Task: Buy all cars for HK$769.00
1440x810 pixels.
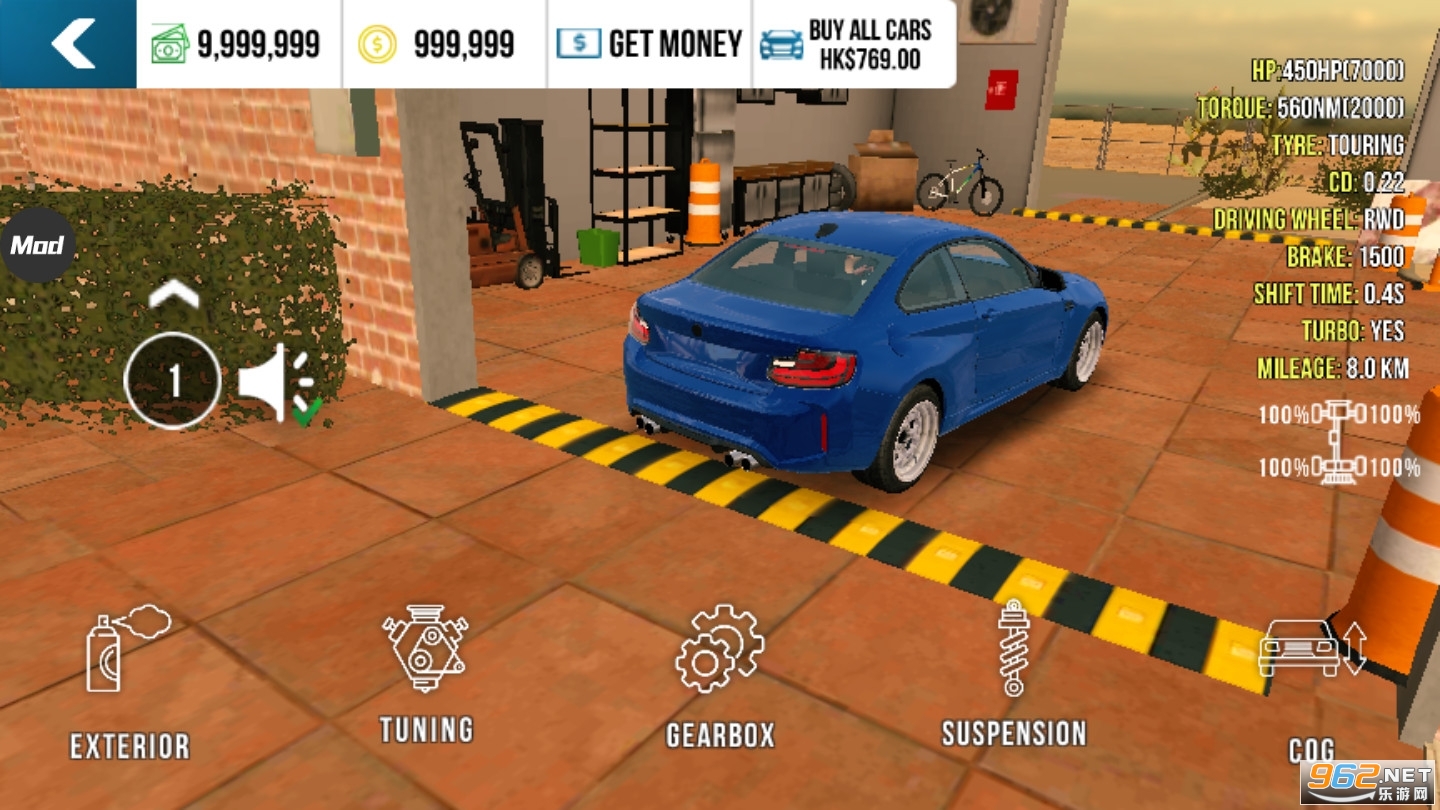Action: click(855, 42)
